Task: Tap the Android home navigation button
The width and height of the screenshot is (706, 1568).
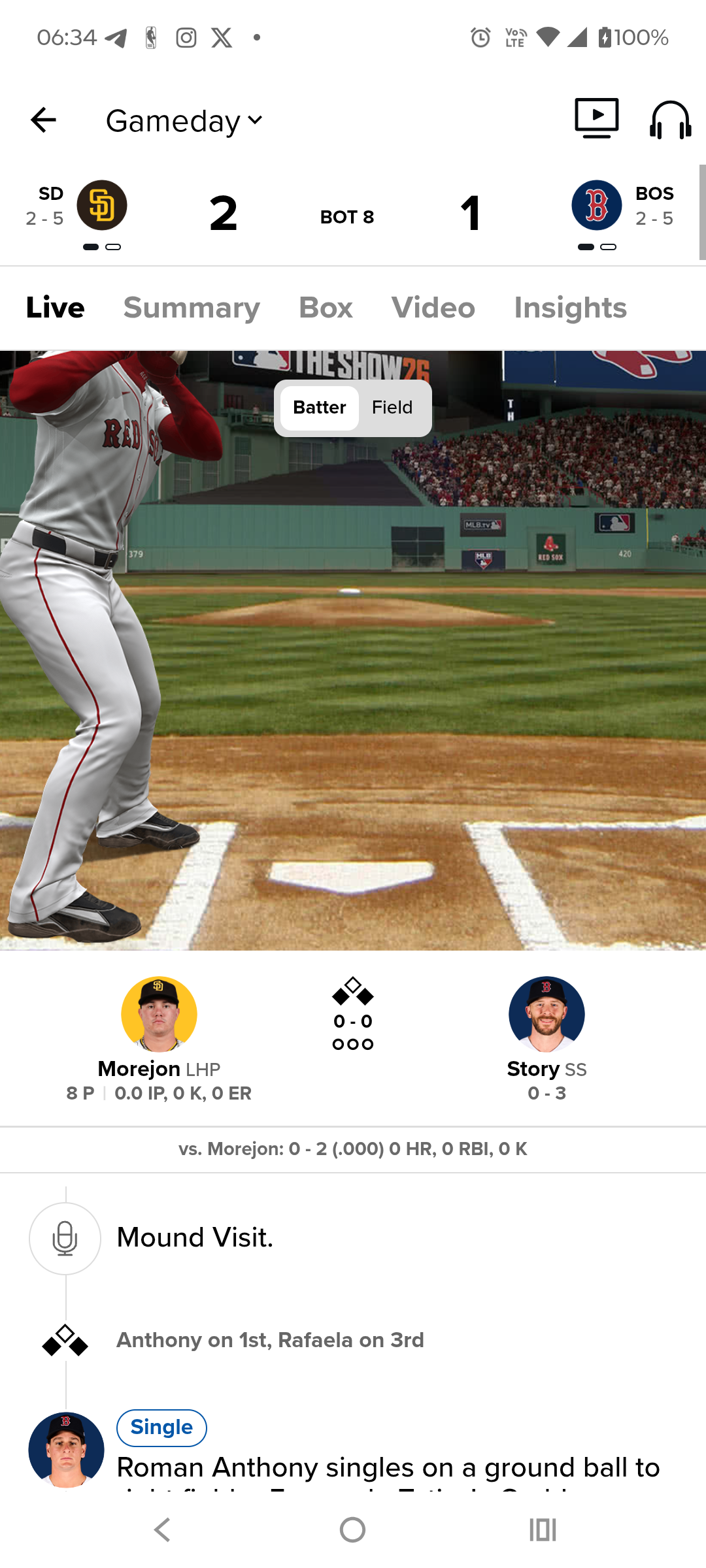Action: point(352,1529)
